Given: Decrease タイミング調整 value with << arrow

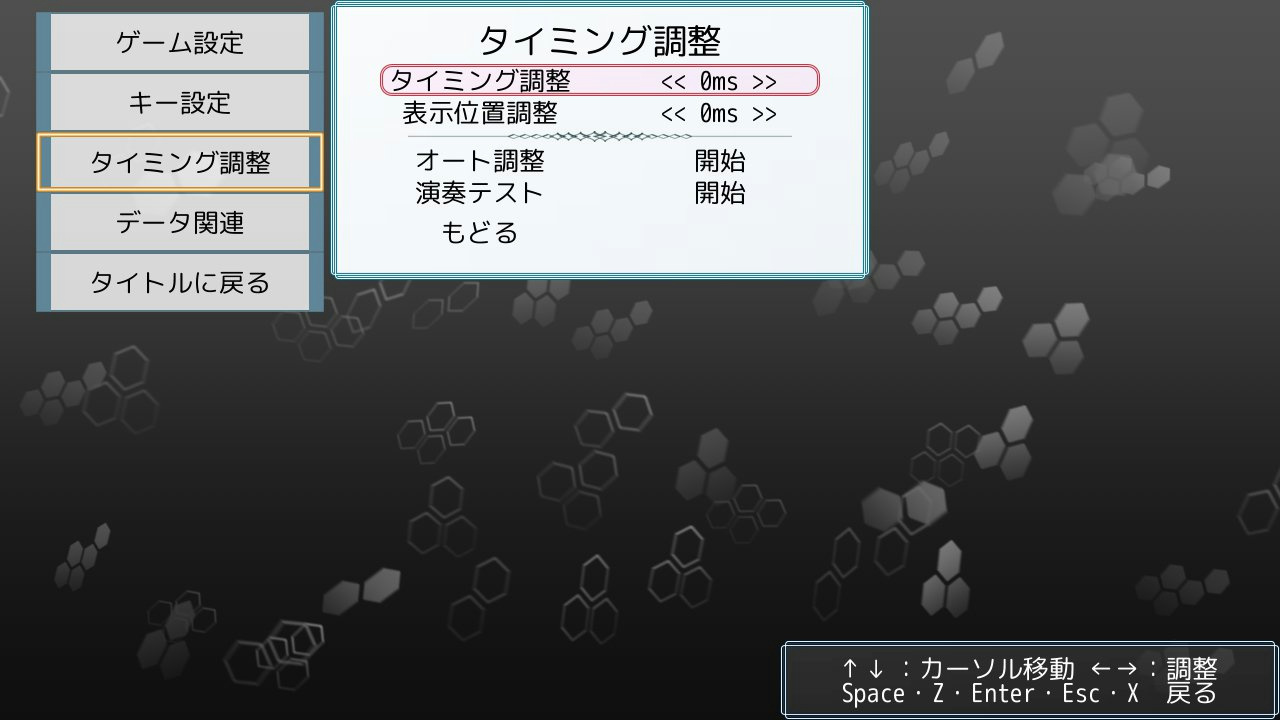Looking at the screenshot, I should tap(674, 81).
